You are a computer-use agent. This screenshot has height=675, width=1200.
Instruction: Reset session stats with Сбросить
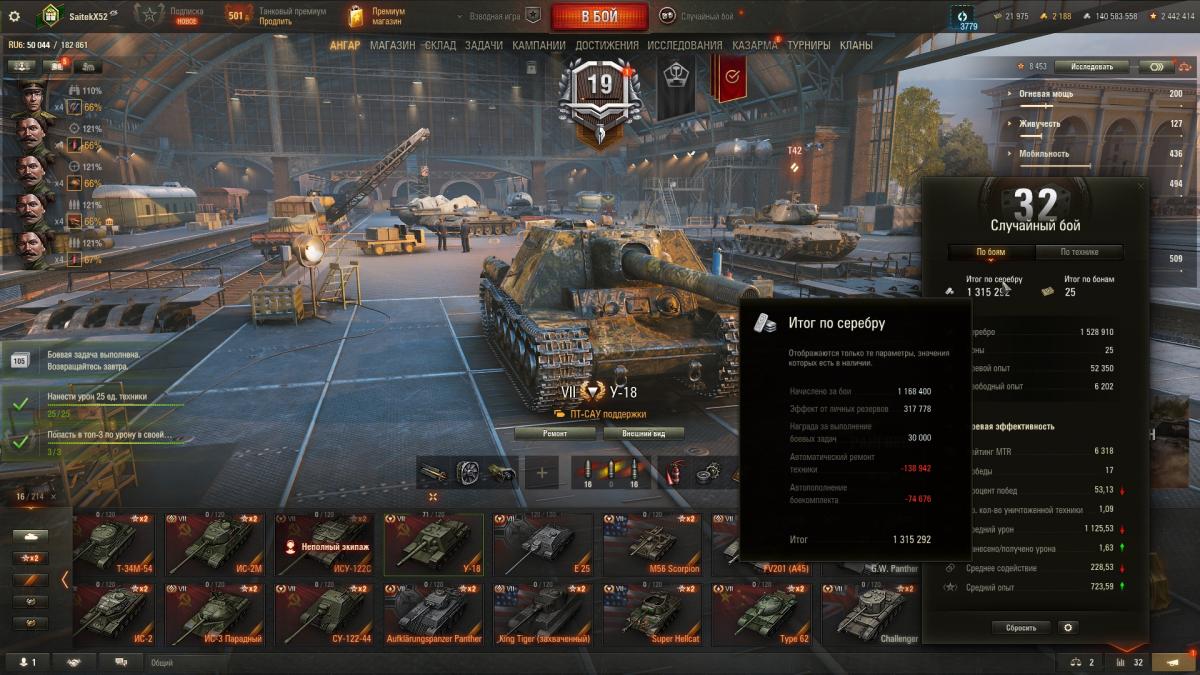1021,628
